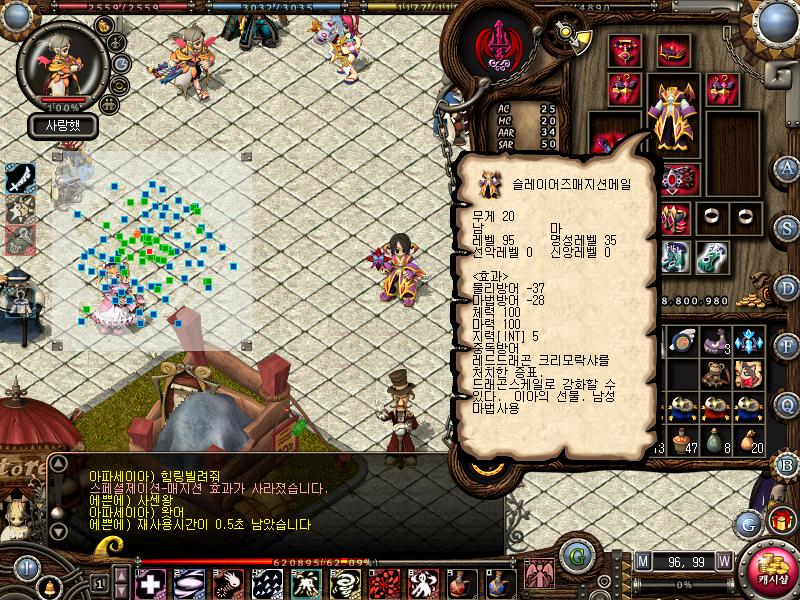Click the round Q side button
Viewport: 800px width, 600px height.
pos(788,404)
